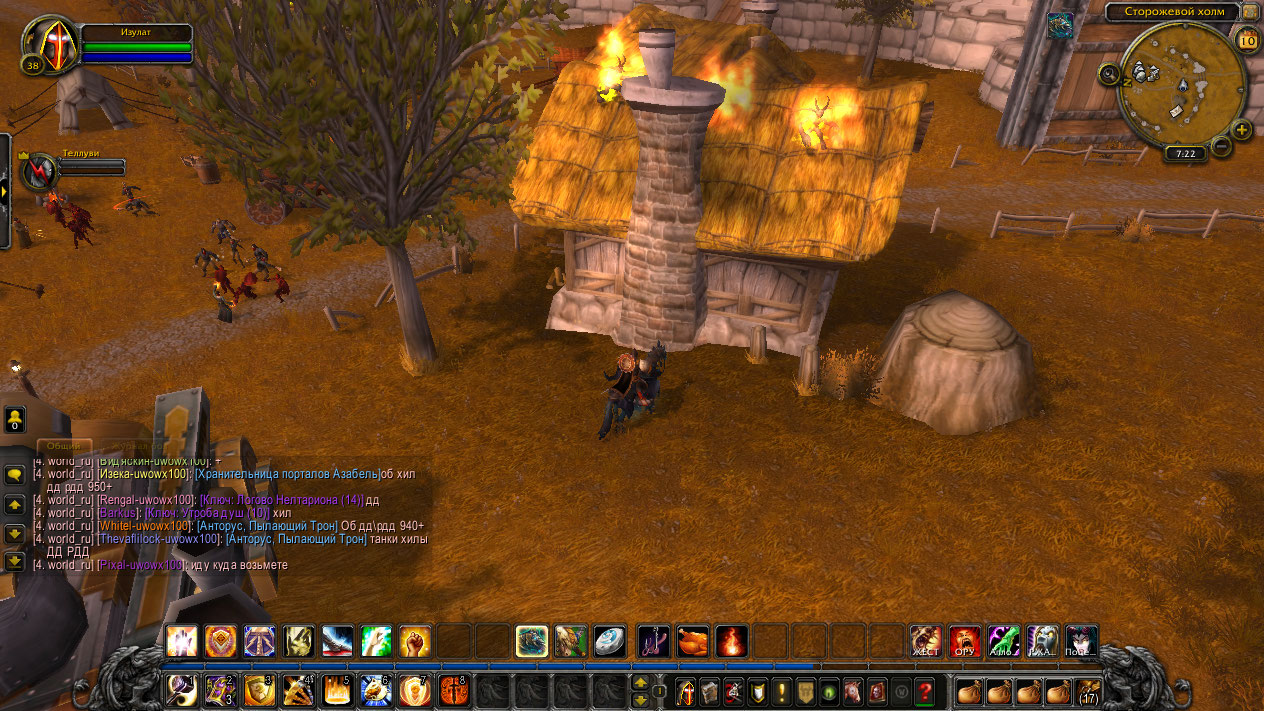This screenshot has width=1264, height=711.
Task: Open the red question mark help button
Action: [925, 691]
